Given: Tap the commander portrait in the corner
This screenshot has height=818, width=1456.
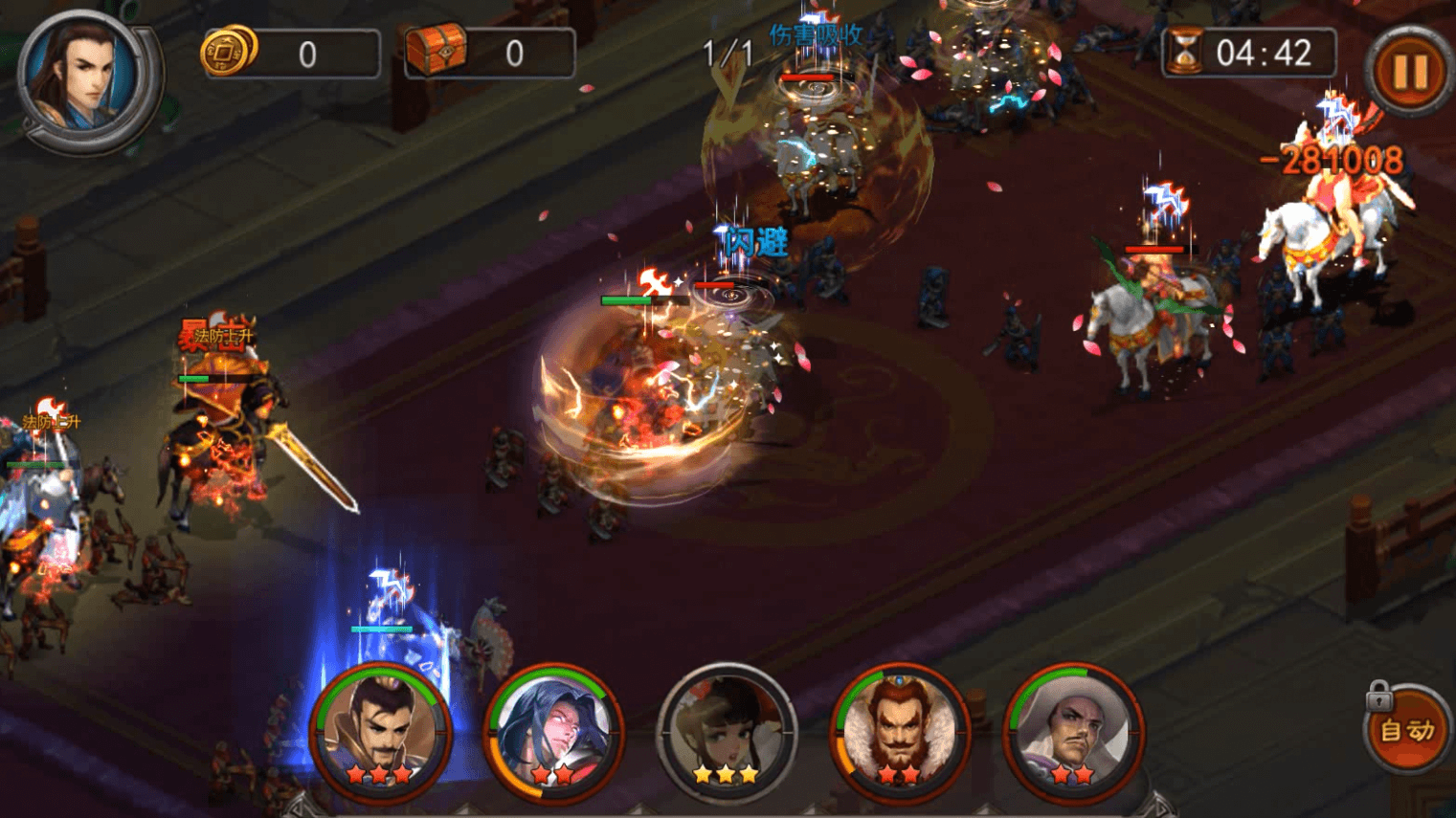Looking at the screenshot, I should (84, 78).
